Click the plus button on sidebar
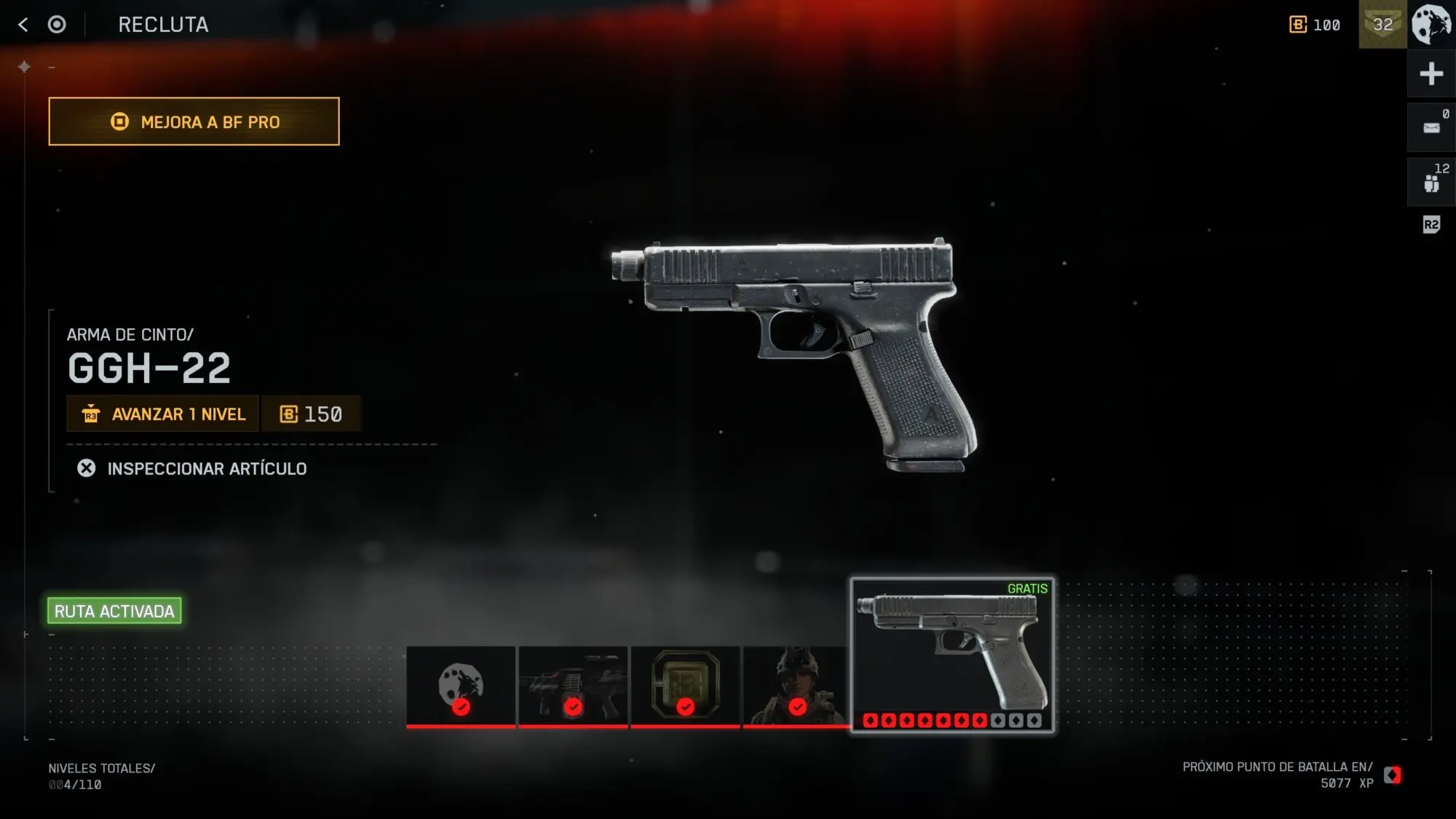 click(x=1431, y=74)
